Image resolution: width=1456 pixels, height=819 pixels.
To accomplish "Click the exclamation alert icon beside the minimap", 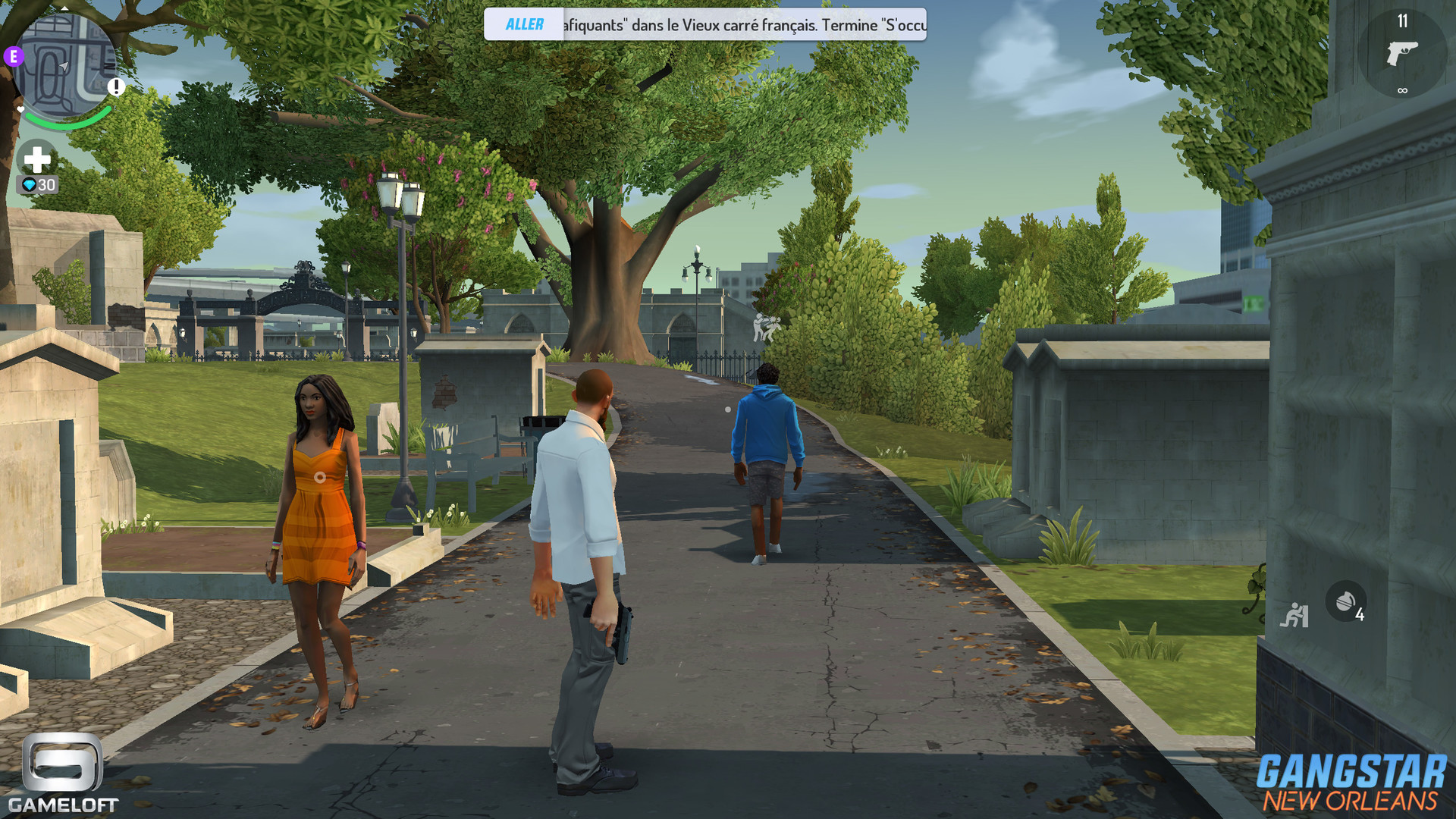I will click(x=116, y=87).
